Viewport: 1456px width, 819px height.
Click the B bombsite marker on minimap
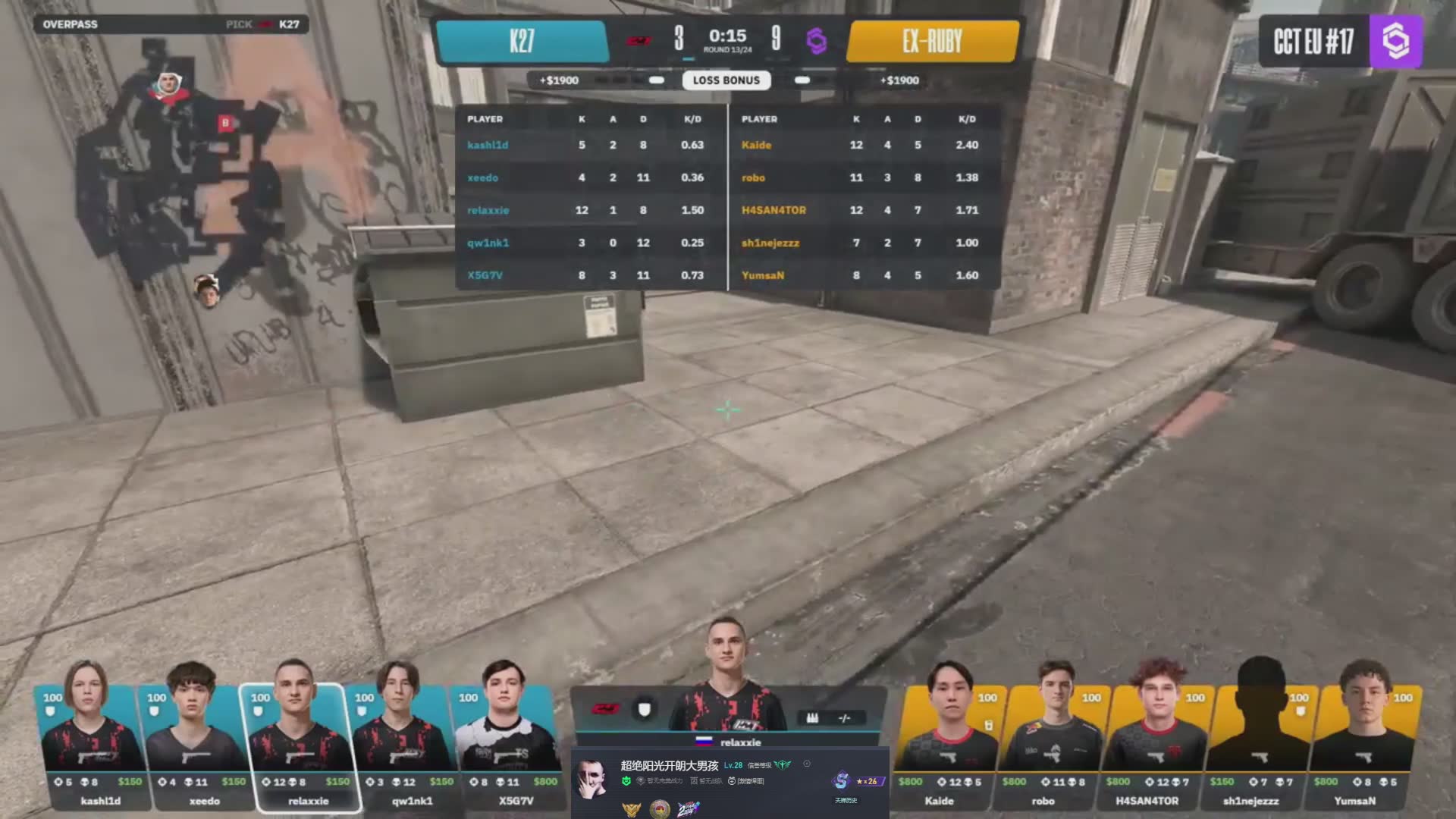224,122
